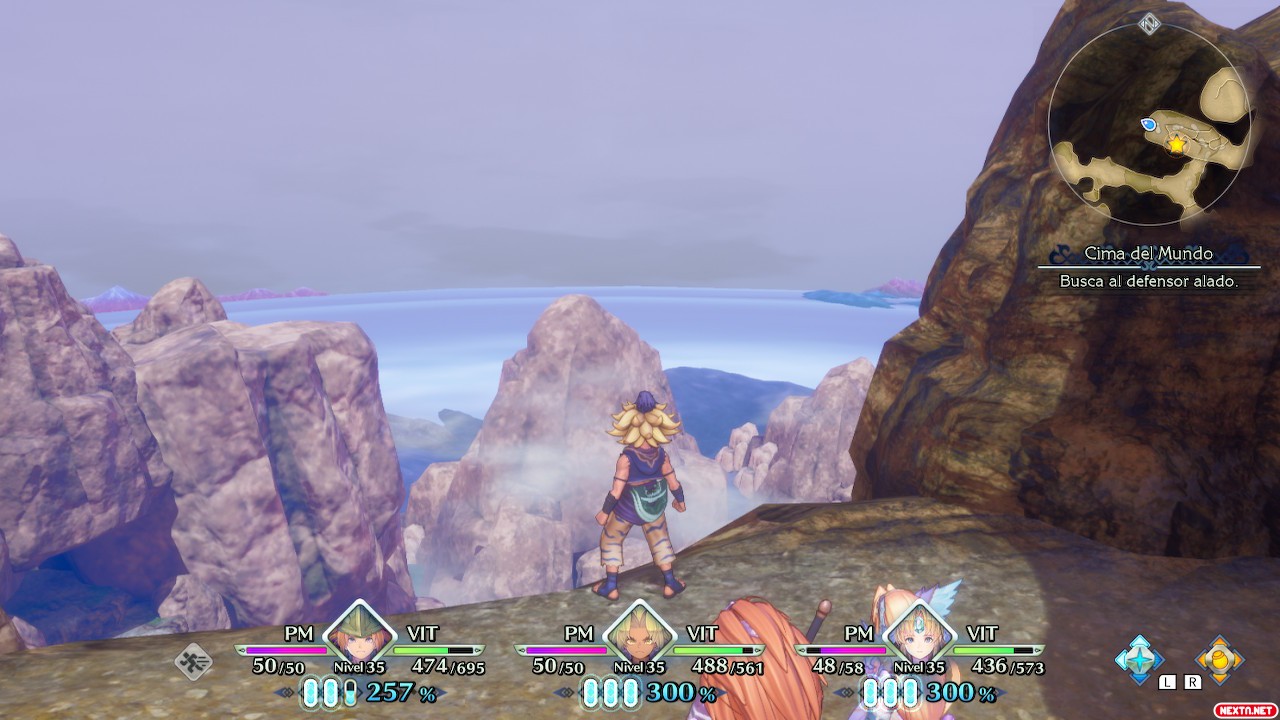Open the 'Busca al defensor alado' objective
The image size is (1280, 720).
pos(1149,282)
